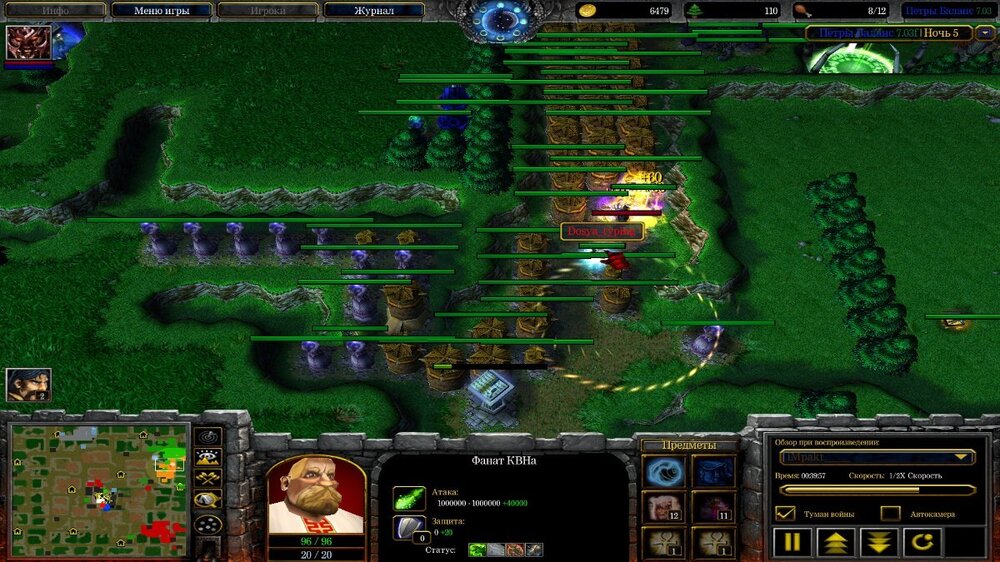
Task: Click on the minimap
Action: tap(99, 485)
